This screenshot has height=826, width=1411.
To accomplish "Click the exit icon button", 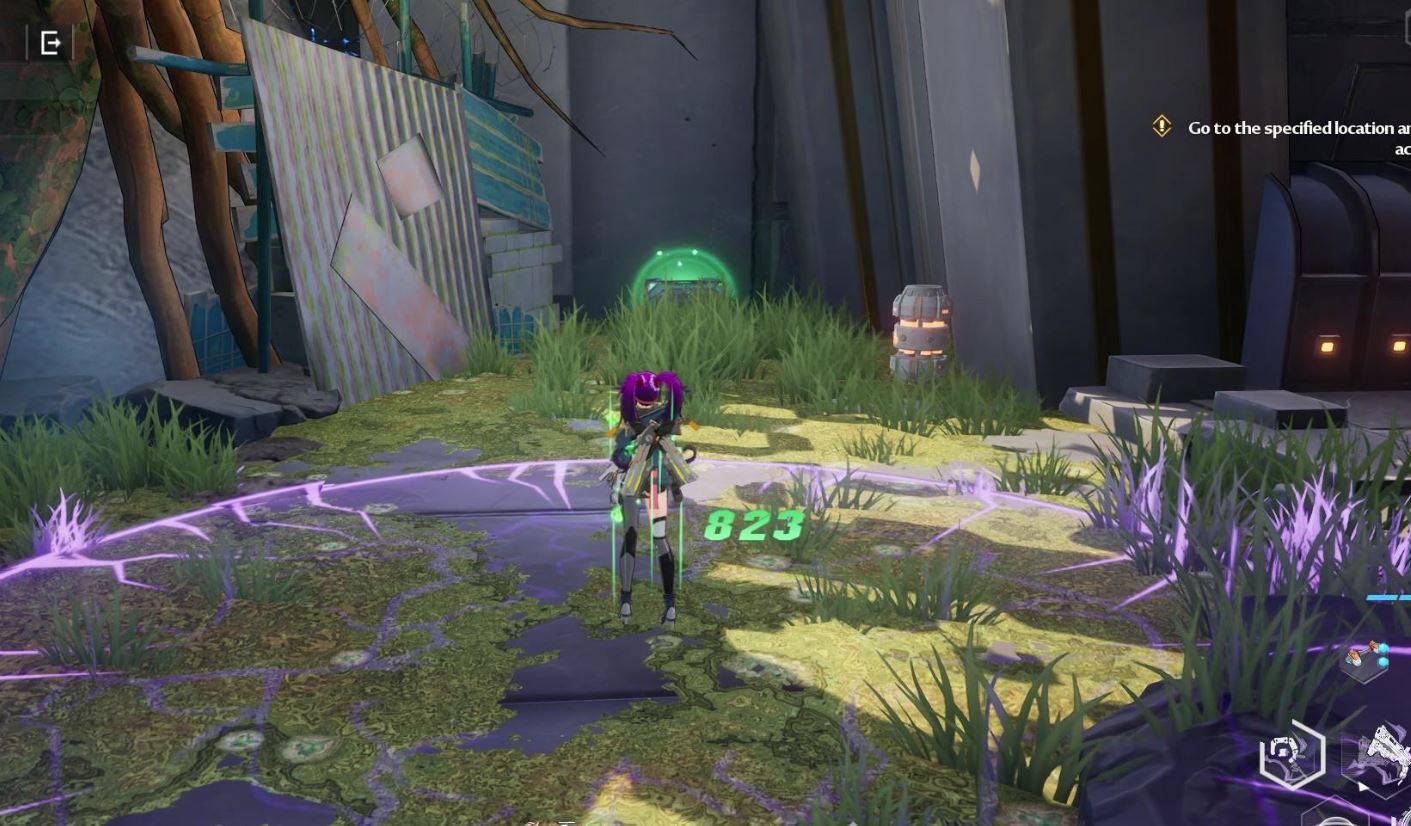I will click(51, 43).
